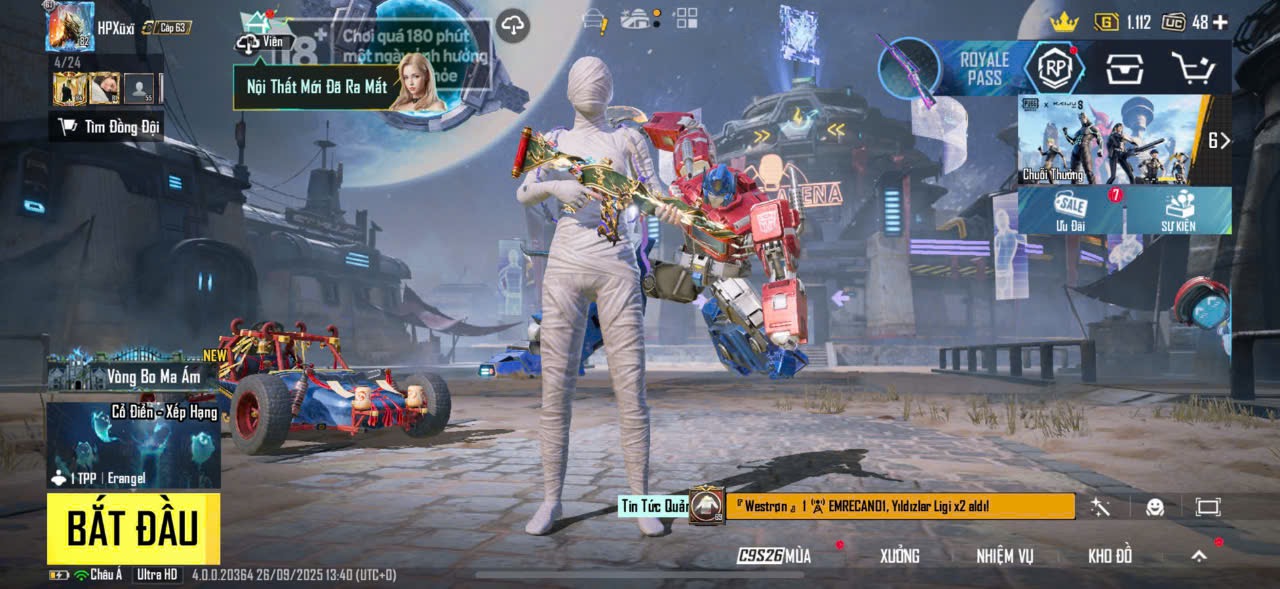Expand the bottom menu up arrow
Screen dimensions: 1280x589
pyautogui.click(x=1198, y=555)
